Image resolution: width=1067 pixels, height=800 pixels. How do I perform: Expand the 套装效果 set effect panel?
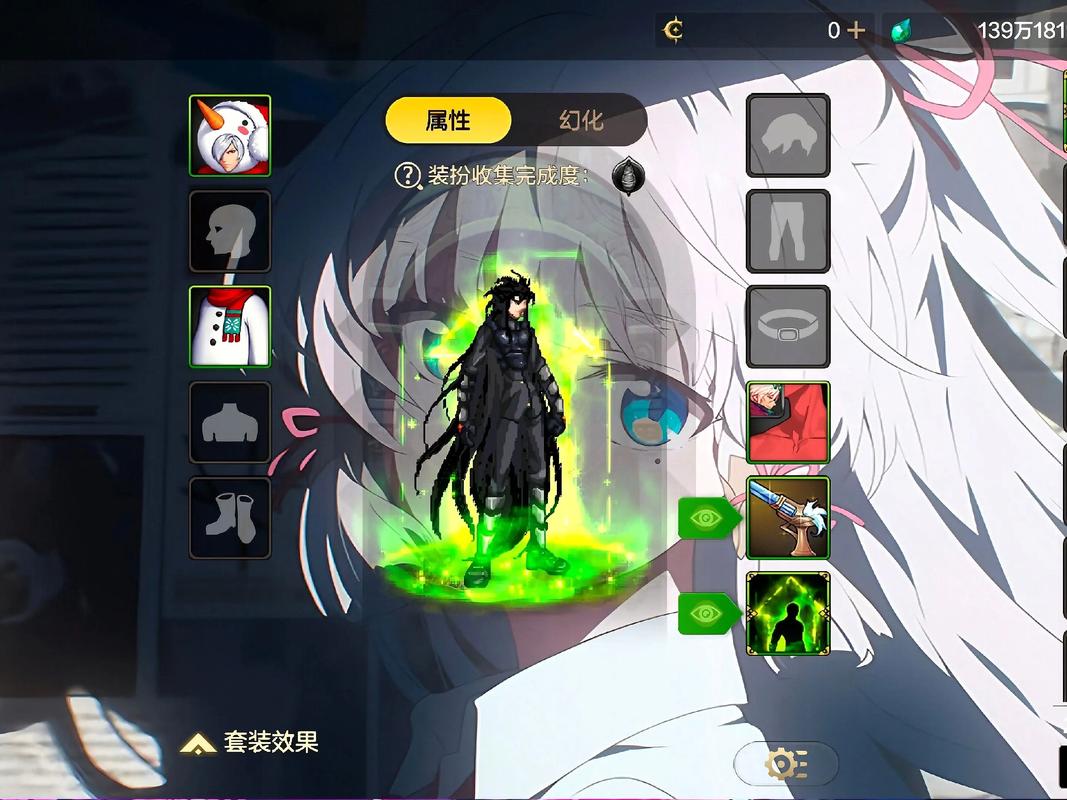click(x=250, y=742)
